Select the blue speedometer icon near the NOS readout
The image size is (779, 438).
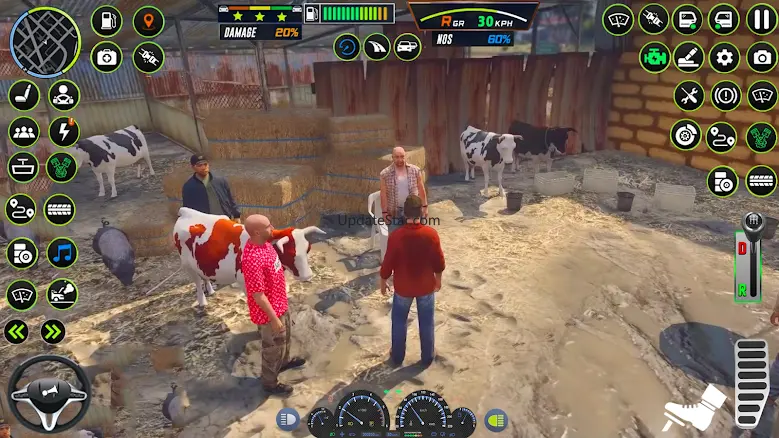[347, 47]
